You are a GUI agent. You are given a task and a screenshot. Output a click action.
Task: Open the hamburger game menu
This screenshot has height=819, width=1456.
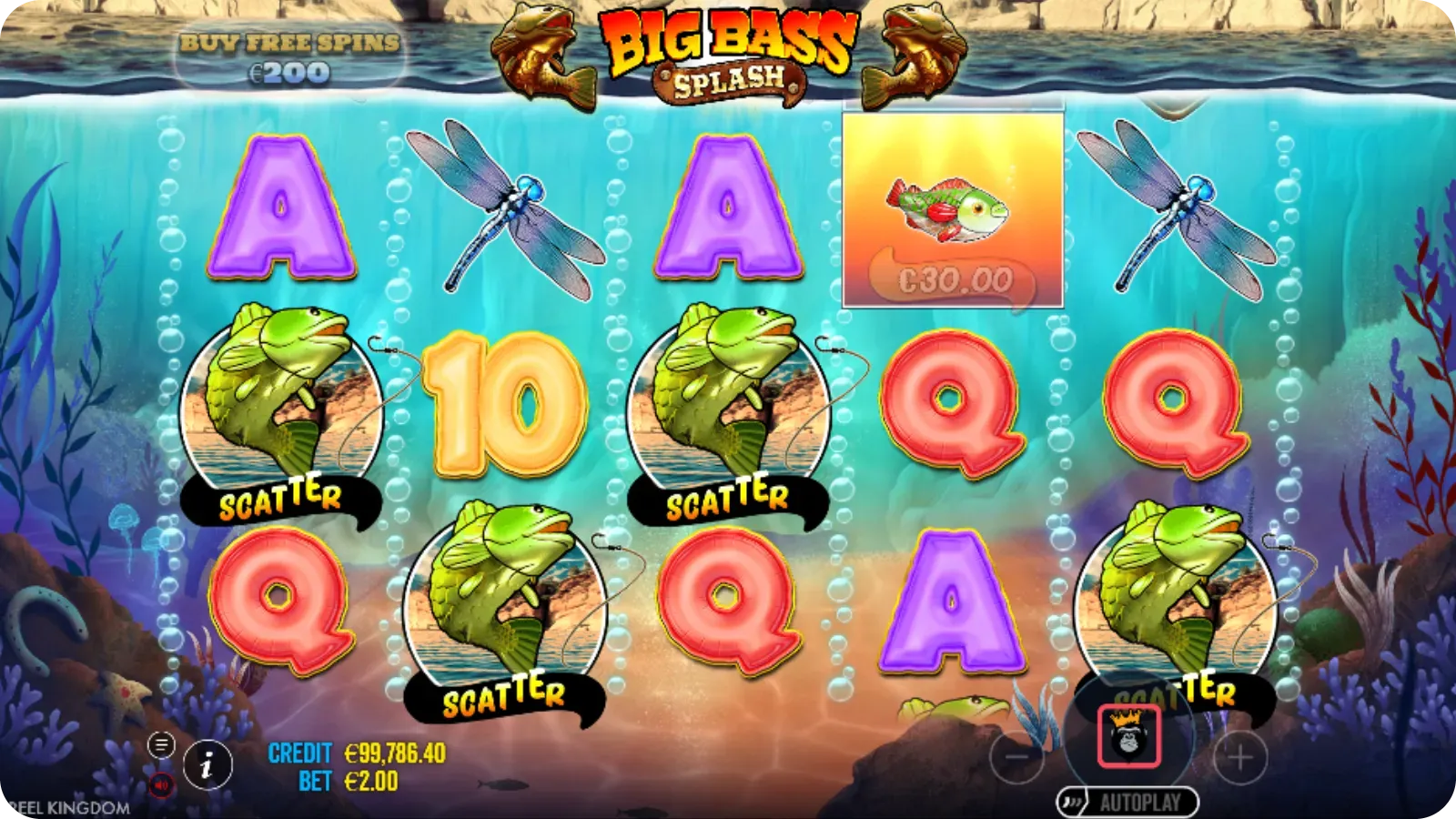(x=162, y=743)
